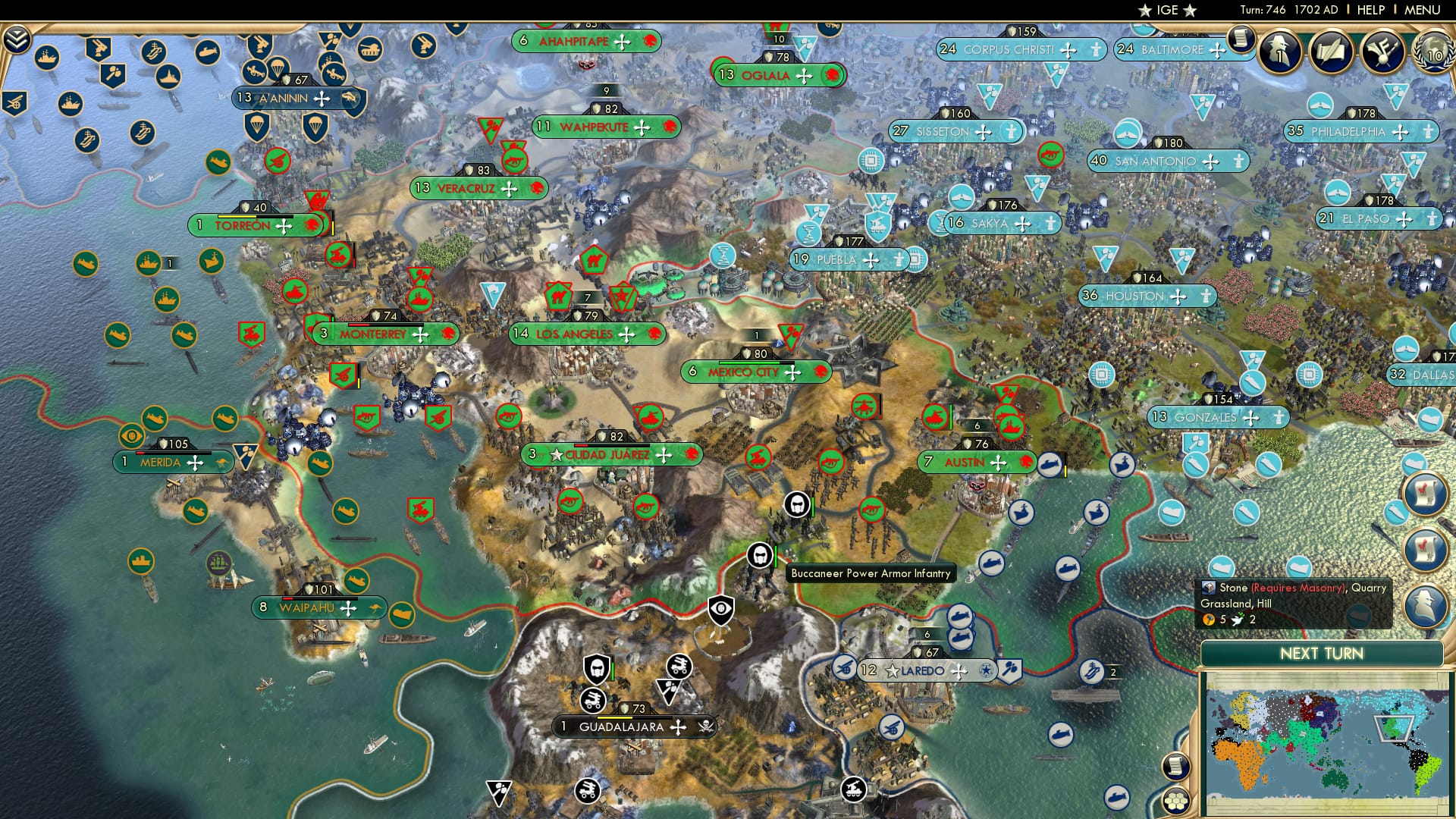1456x819 pixels.
Task: Click the spy notification on the right edge
Action: (1425, 607)
